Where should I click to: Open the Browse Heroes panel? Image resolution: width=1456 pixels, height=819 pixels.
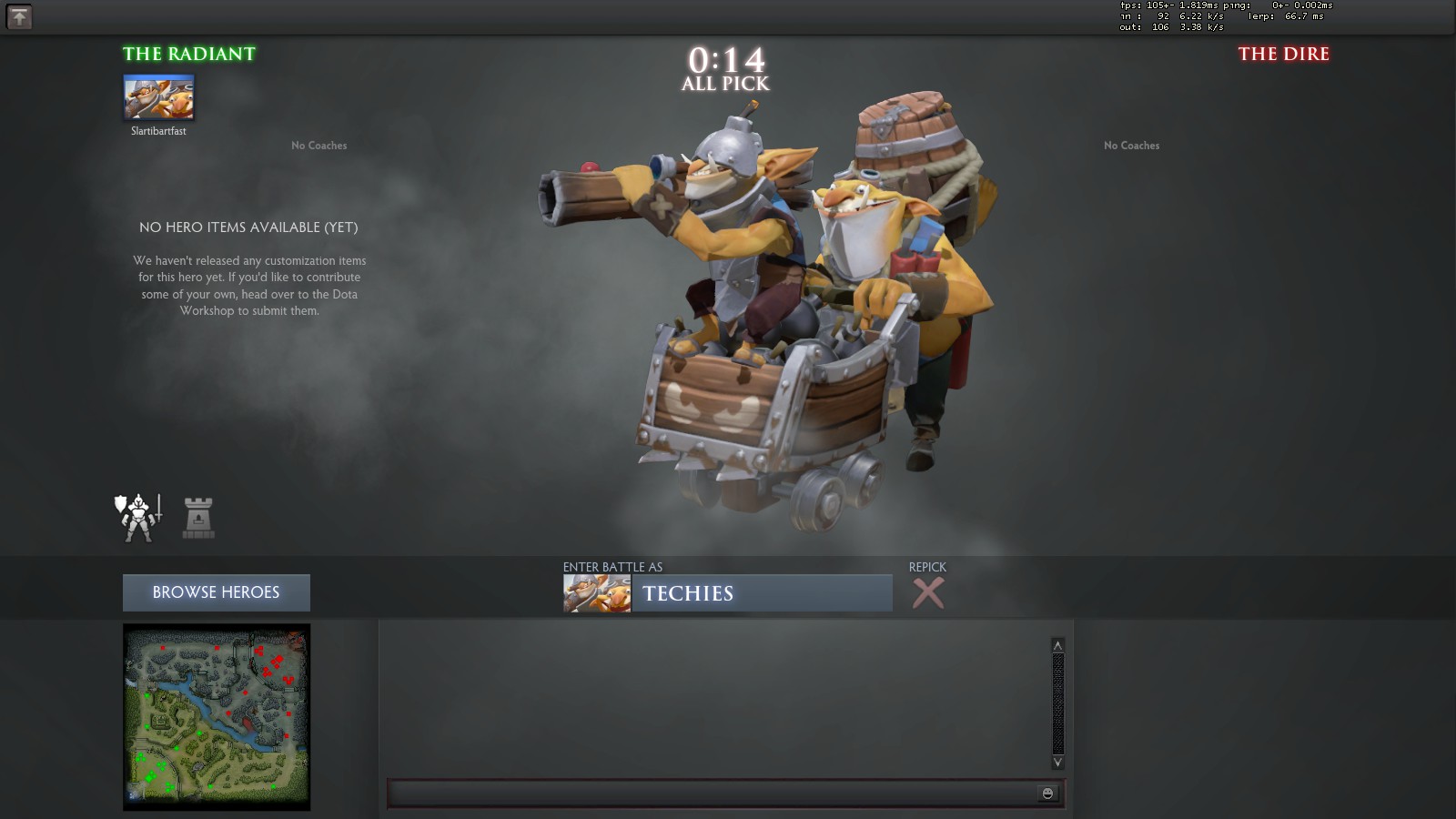(216, 592)
